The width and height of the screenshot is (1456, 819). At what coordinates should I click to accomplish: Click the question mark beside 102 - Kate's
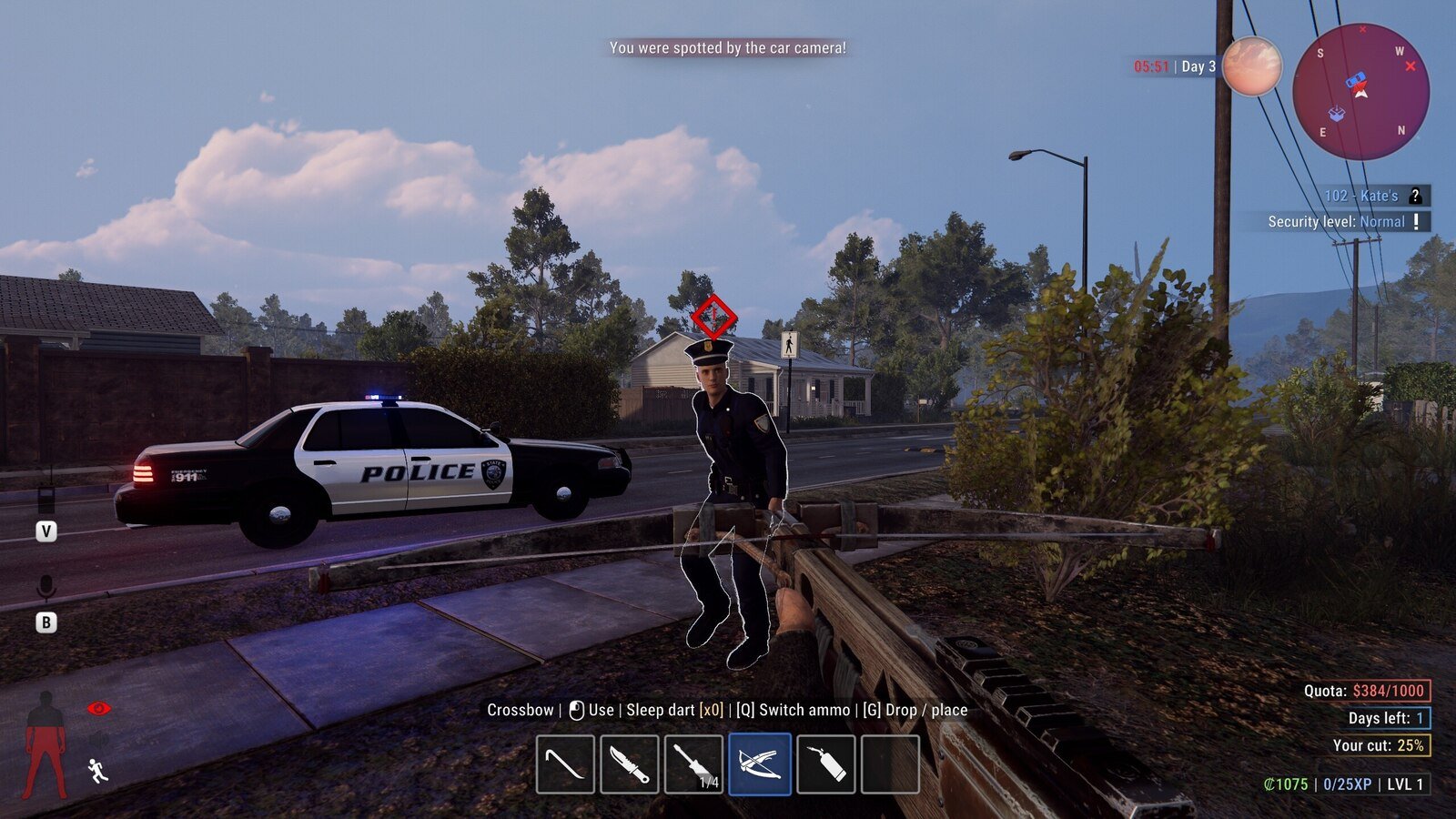pos(1415,196)
